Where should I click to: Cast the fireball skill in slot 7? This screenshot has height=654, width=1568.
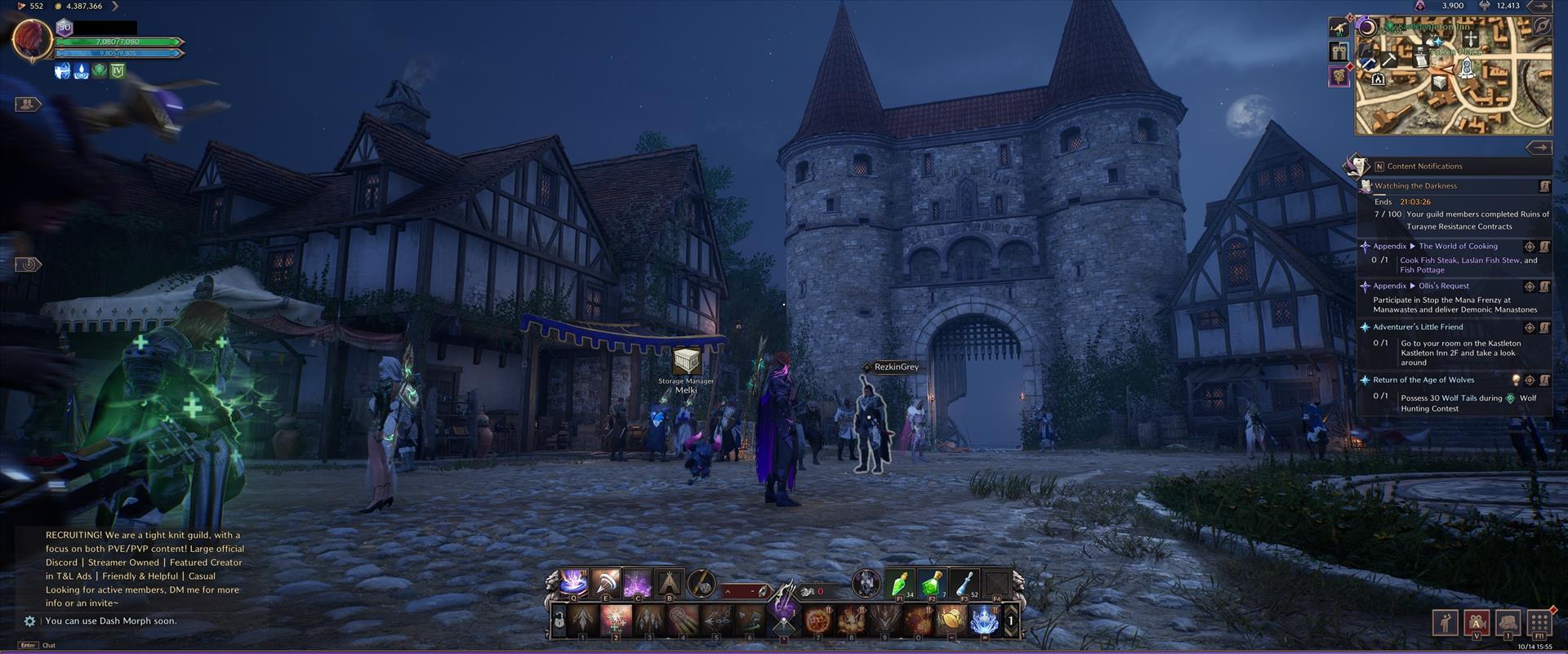pyautogui.click(x=817, y=621)
